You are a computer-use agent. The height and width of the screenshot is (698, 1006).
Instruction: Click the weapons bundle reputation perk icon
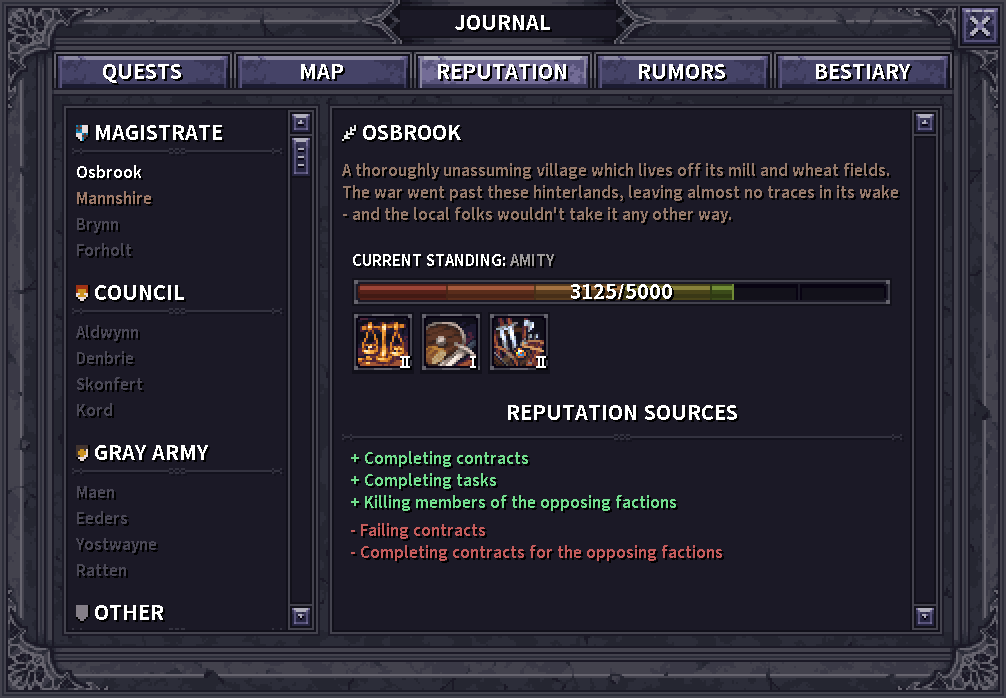click(519, 342)
